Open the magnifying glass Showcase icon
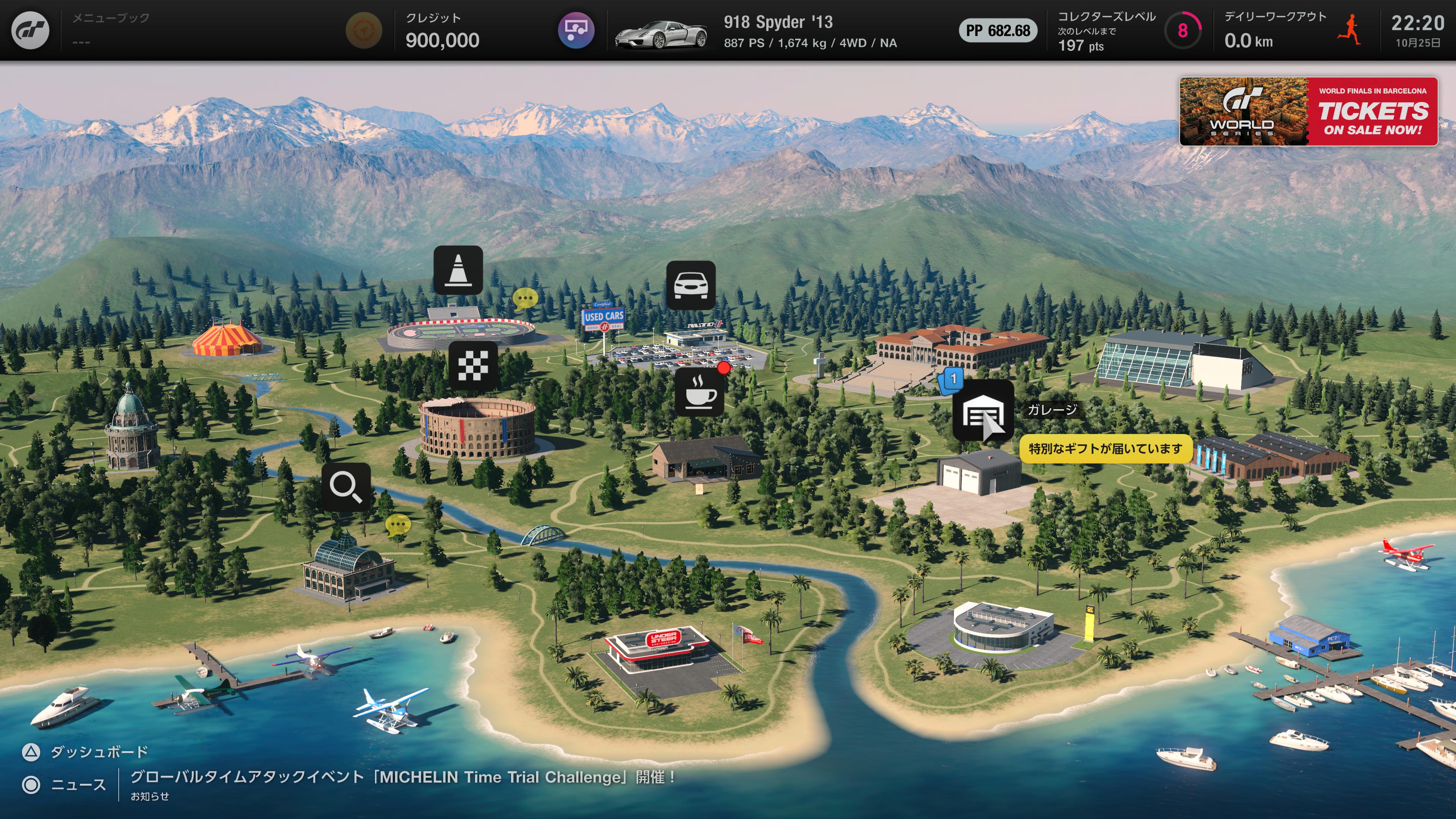This screenshot has height=819, width=1456. click(346, 486)
